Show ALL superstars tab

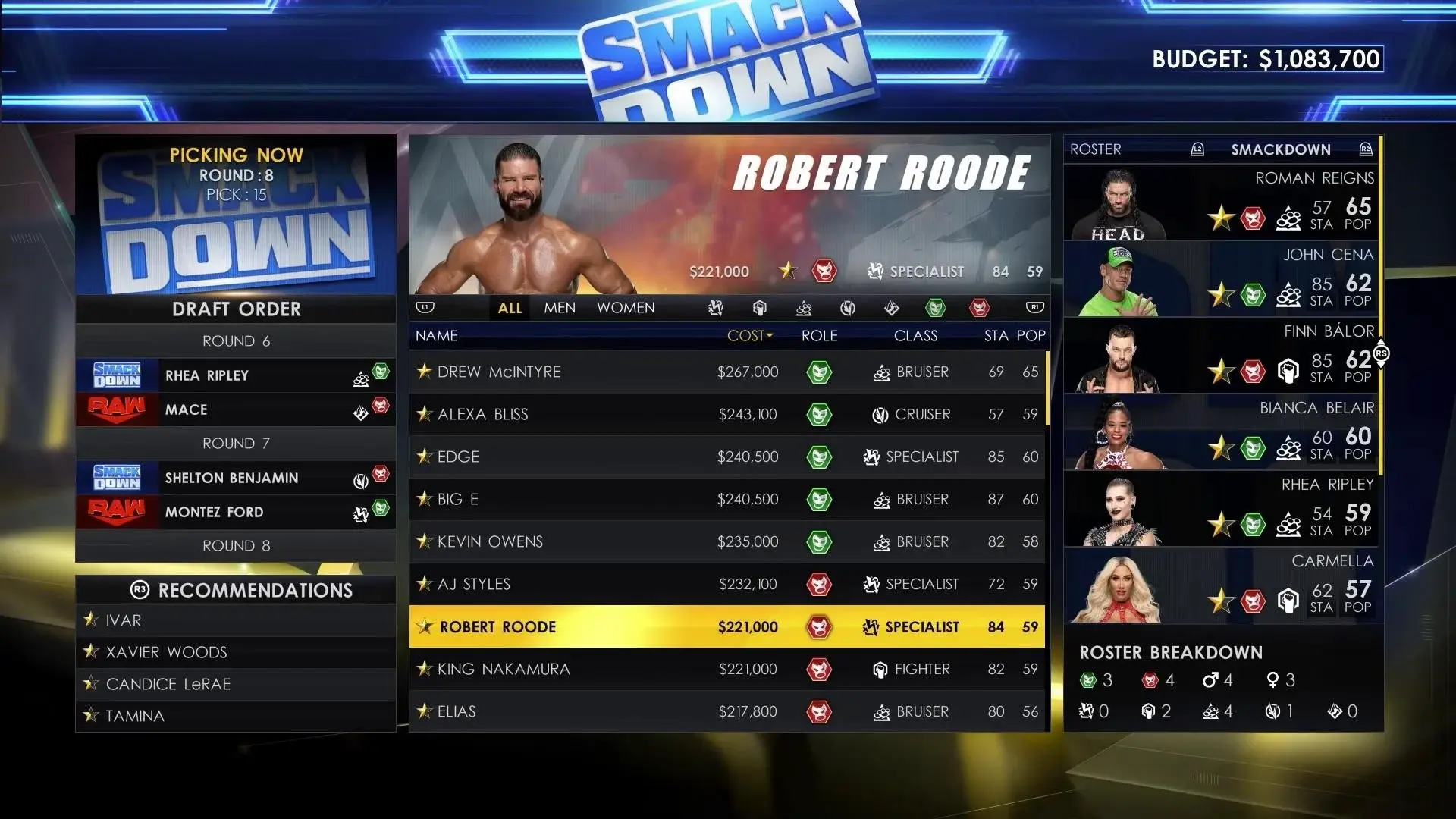pyautogui.click(x=510, y=308)
